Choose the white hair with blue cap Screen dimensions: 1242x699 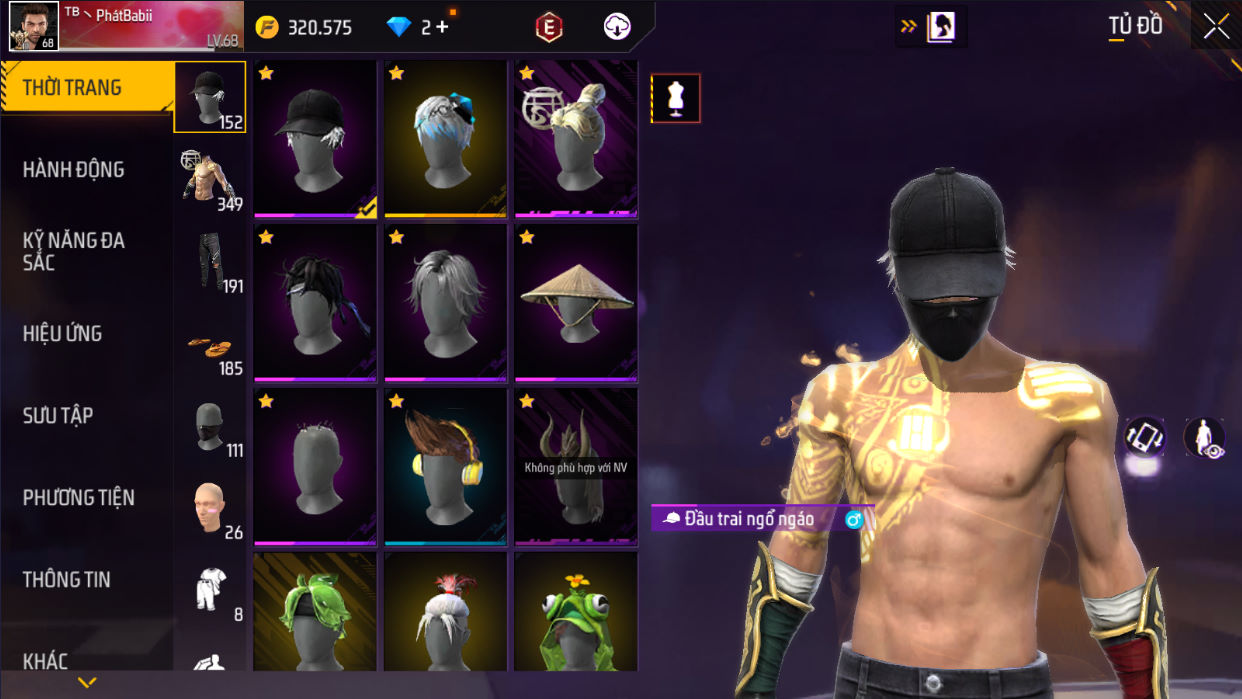pos(446,139)
